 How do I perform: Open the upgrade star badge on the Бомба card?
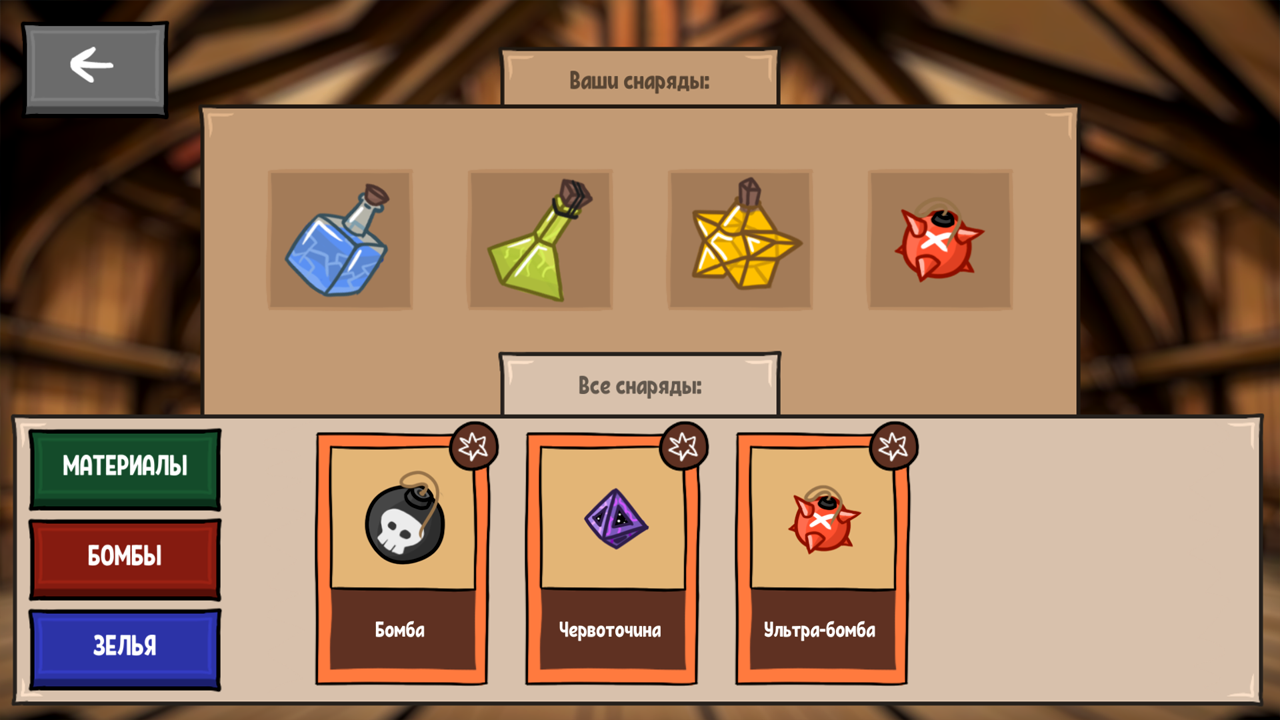[474, 447]
